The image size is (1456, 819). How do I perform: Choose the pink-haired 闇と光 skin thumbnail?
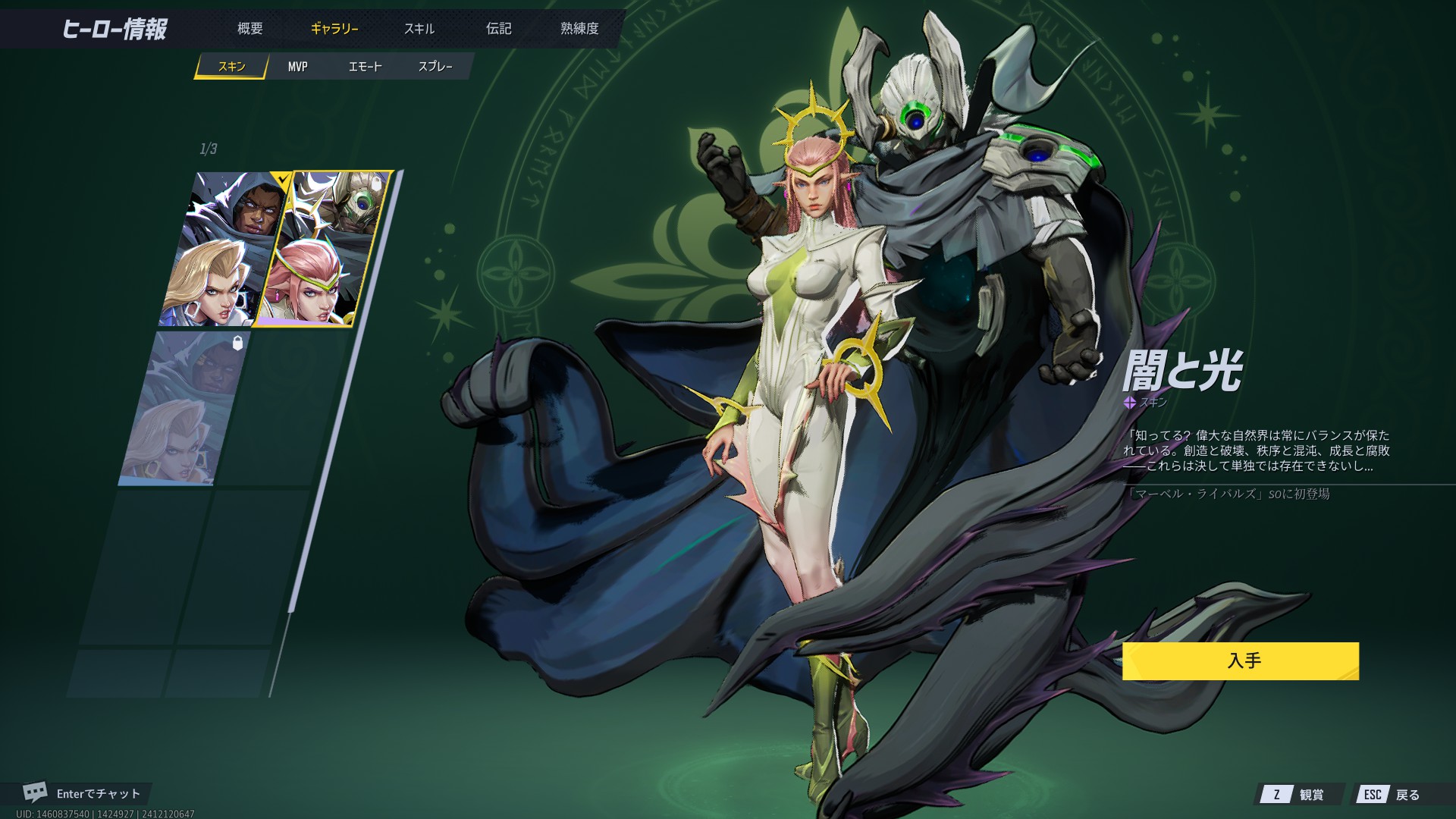(324, 249)
